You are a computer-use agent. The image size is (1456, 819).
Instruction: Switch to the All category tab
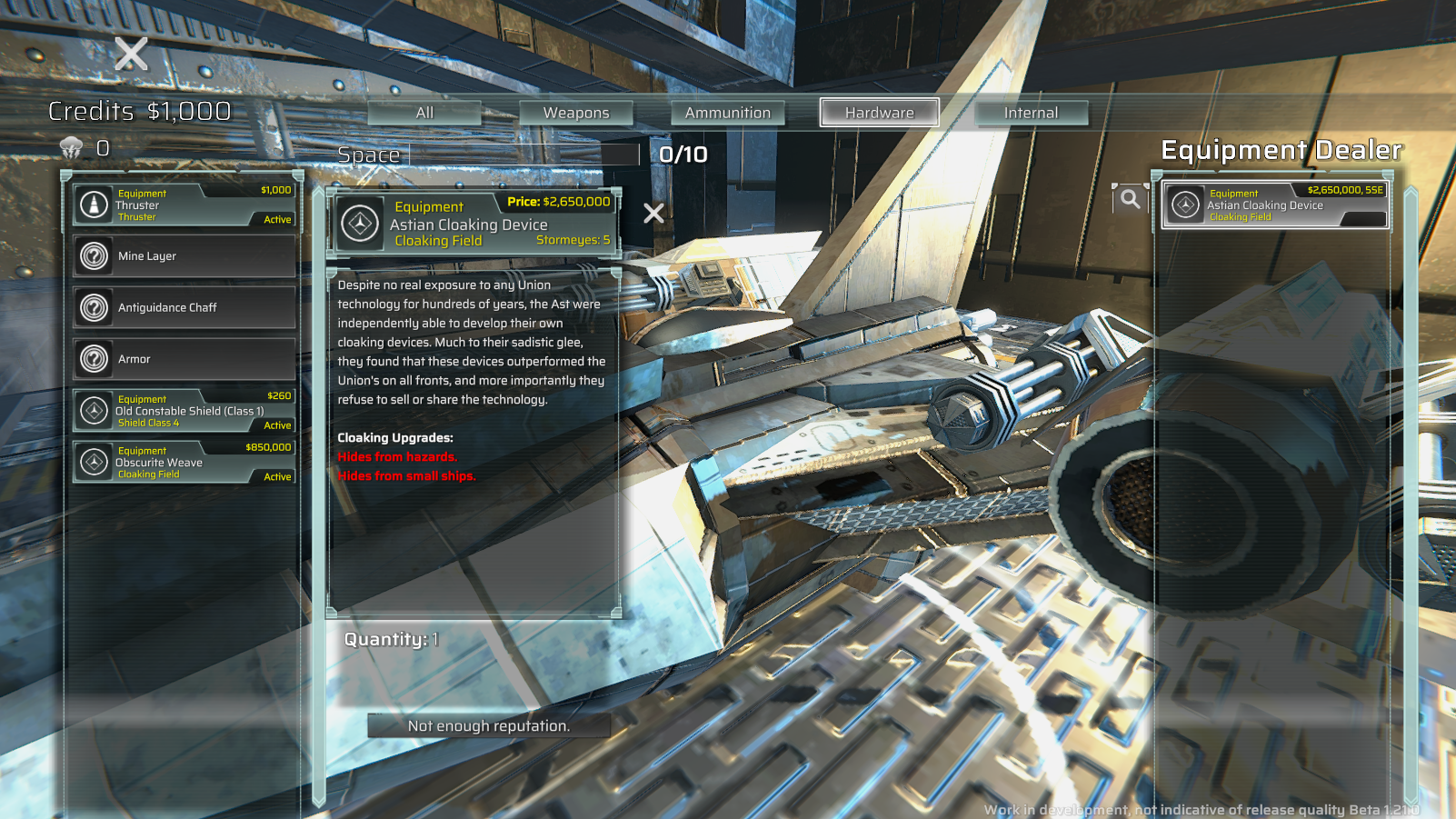point(424,113)
